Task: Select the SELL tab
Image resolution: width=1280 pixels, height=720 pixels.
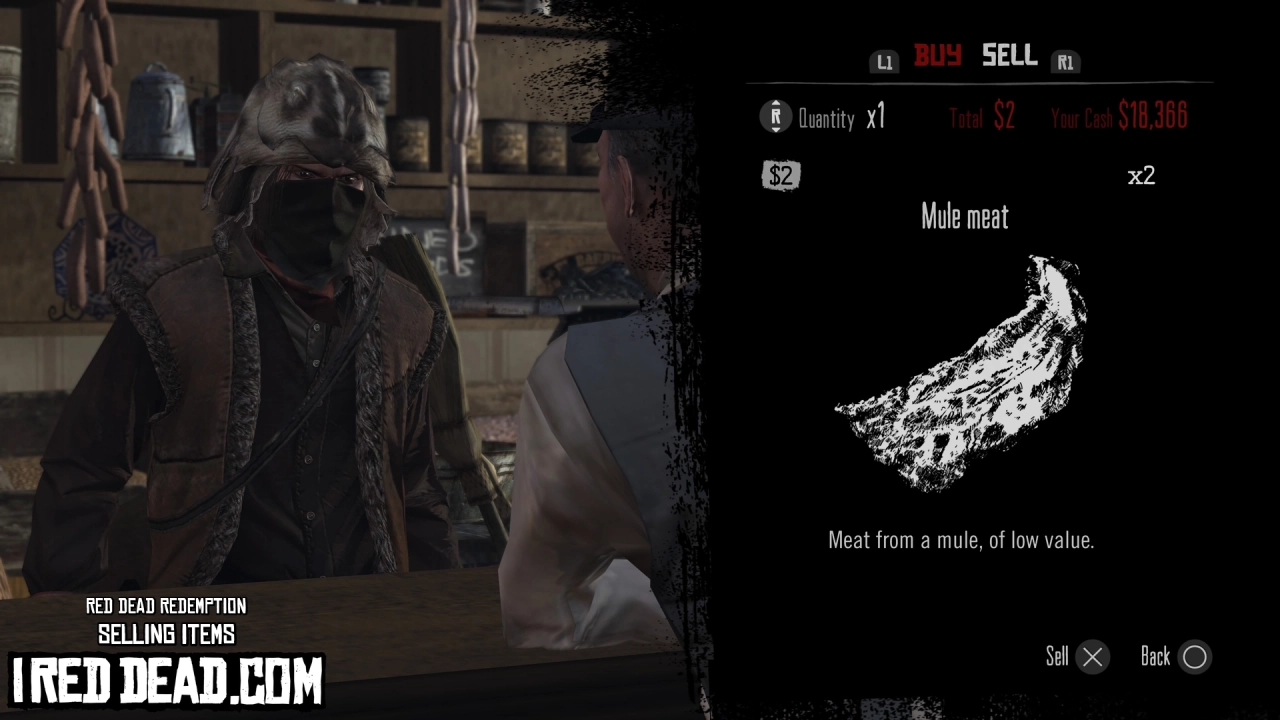Action: point(1008,57)
